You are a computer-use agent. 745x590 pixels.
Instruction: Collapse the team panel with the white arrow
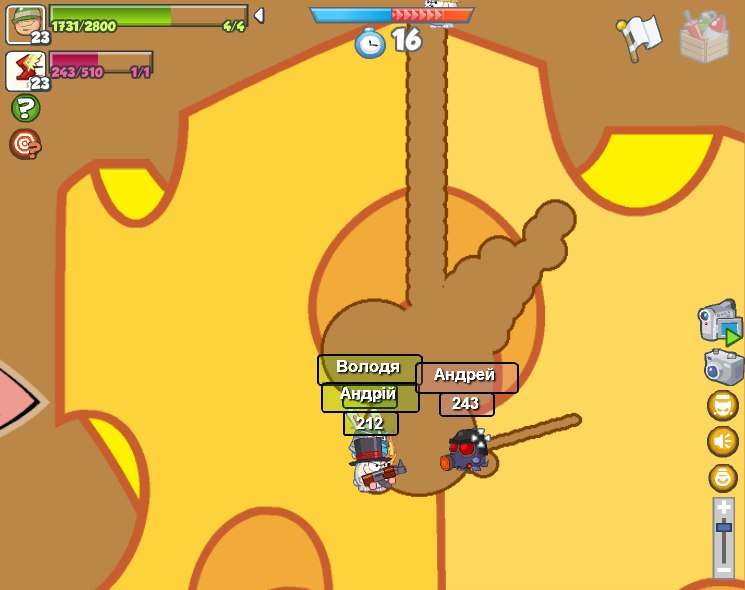pos(259,15)
